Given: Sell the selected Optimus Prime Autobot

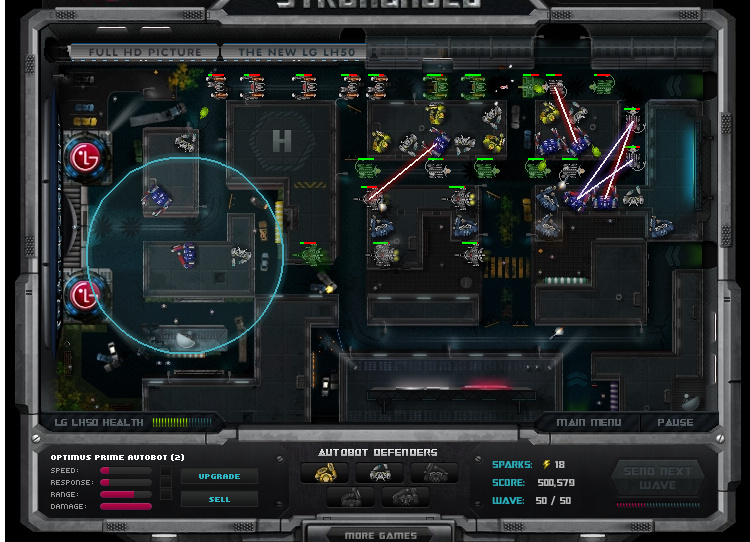Looking at the screenshot, I should pyautogui.click(x=219, y=499).
